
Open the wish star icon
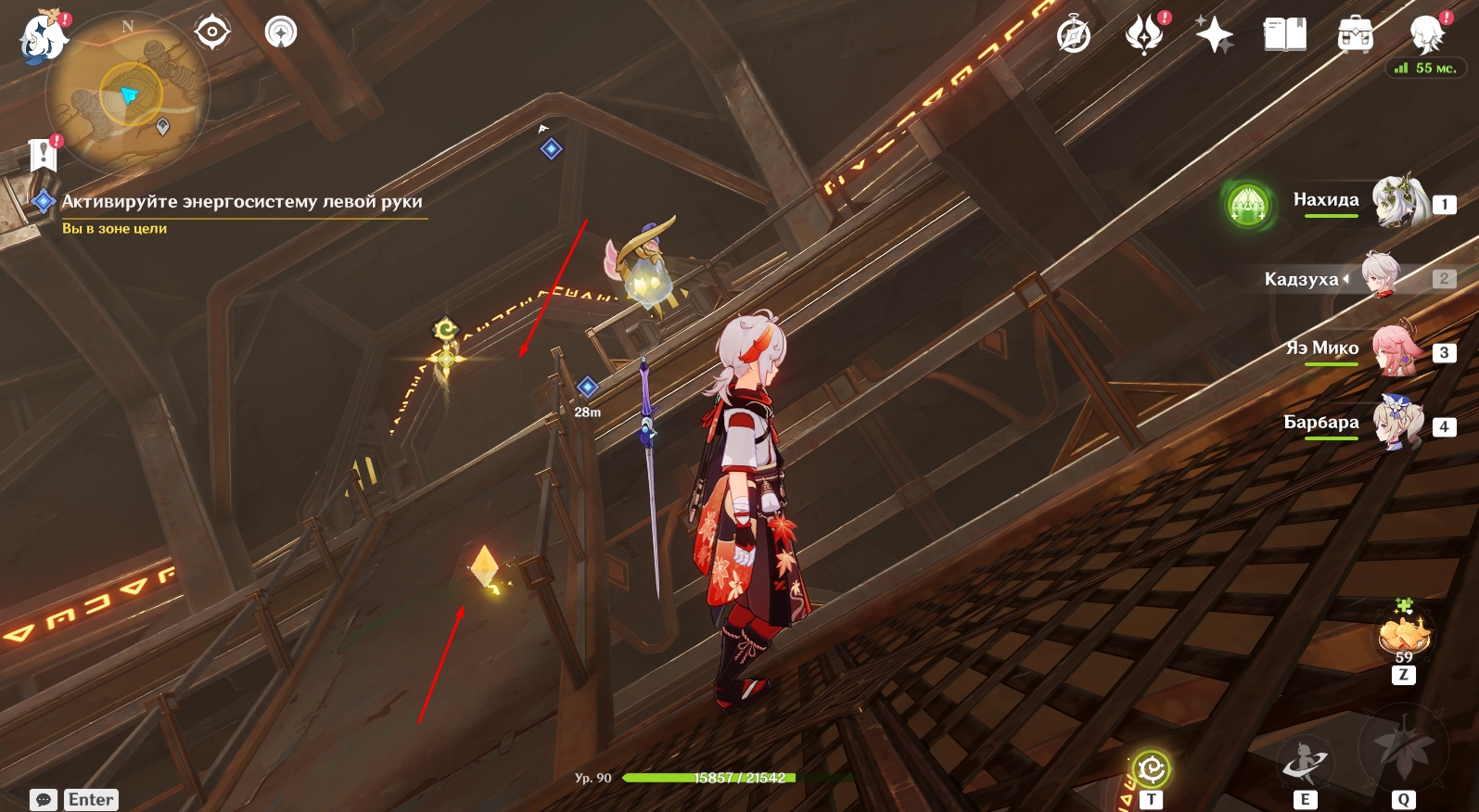(x=1214, y=35)
